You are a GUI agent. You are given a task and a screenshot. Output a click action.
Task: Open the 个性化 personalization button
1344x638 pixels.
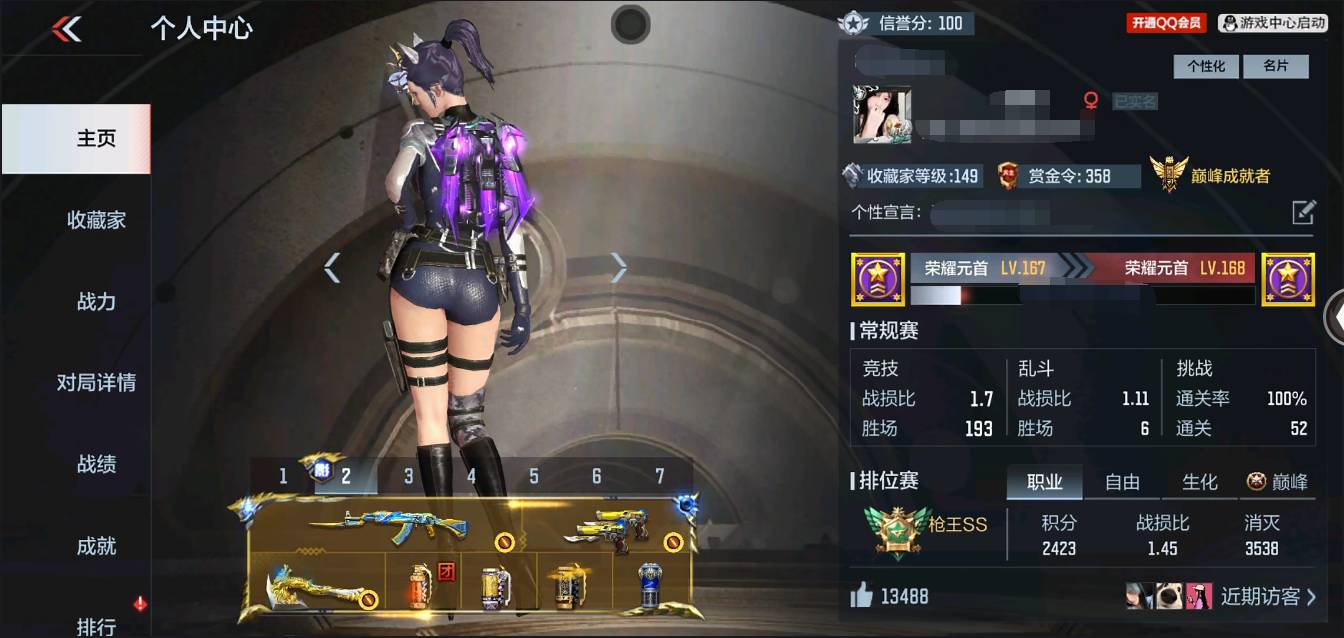point(1206,66)
